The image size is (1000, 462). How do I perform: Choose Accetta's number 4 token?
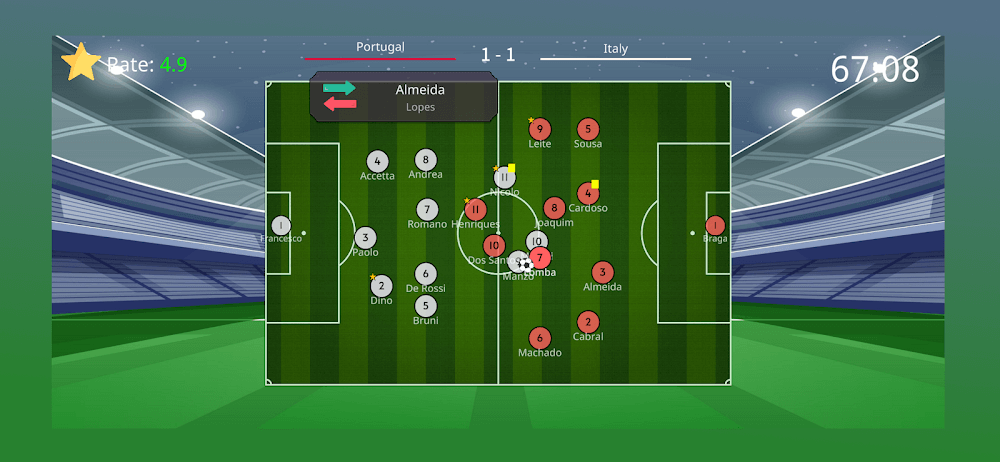pyautogui.click(x=377, y=161)
